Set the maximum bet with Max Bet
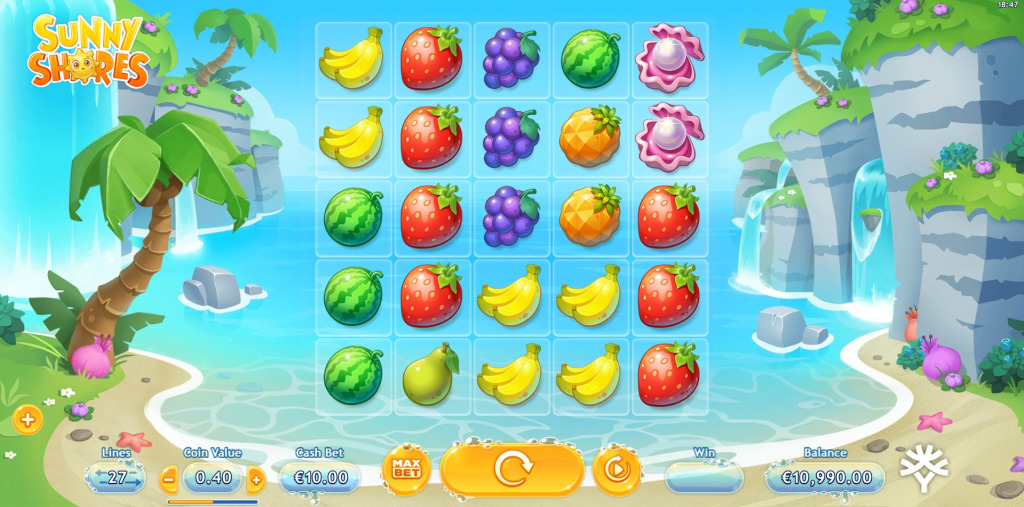 (406, 469)
